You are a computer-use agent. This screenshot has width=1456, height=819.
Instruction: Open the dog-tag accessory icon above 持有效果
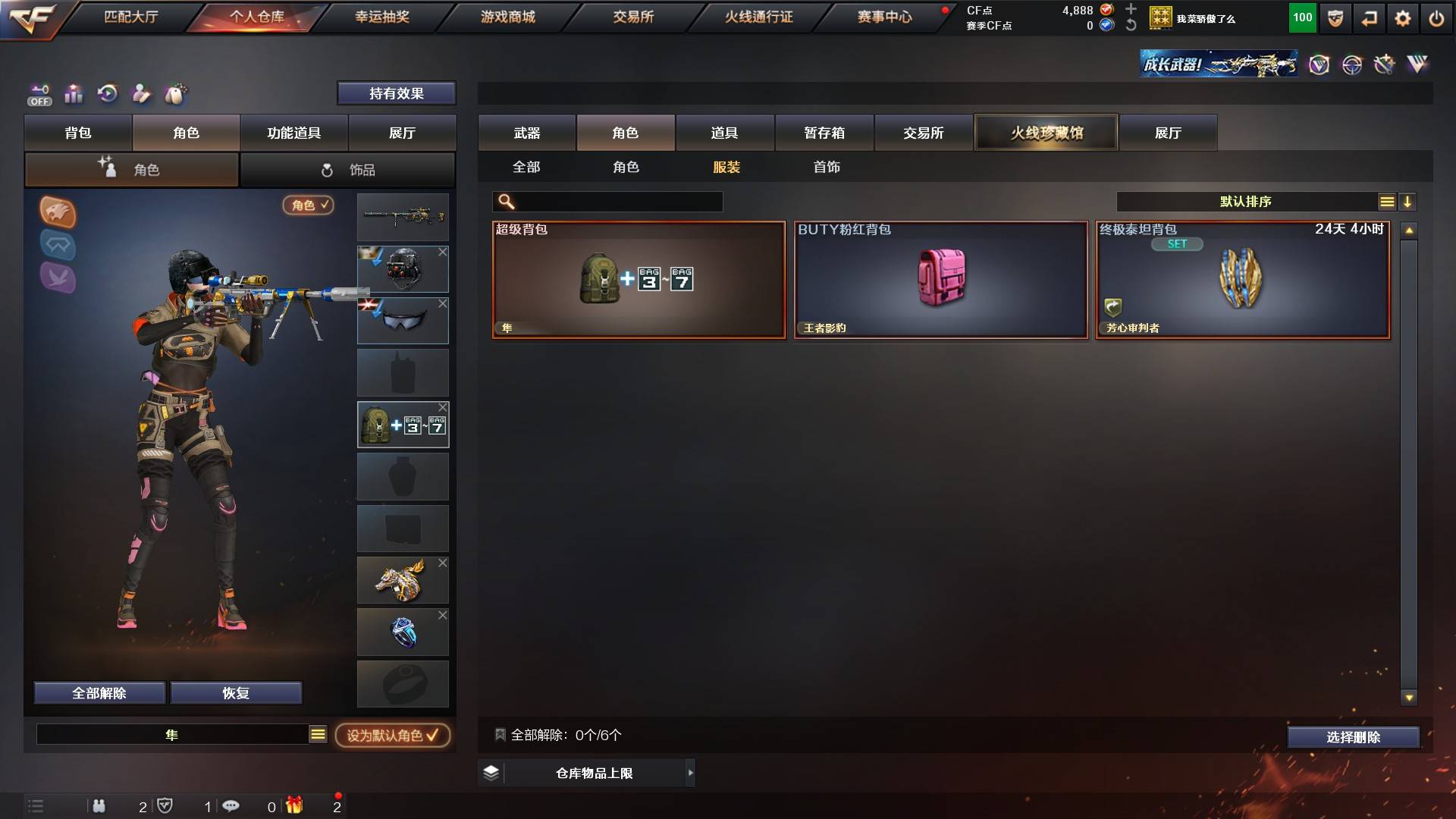176,94
